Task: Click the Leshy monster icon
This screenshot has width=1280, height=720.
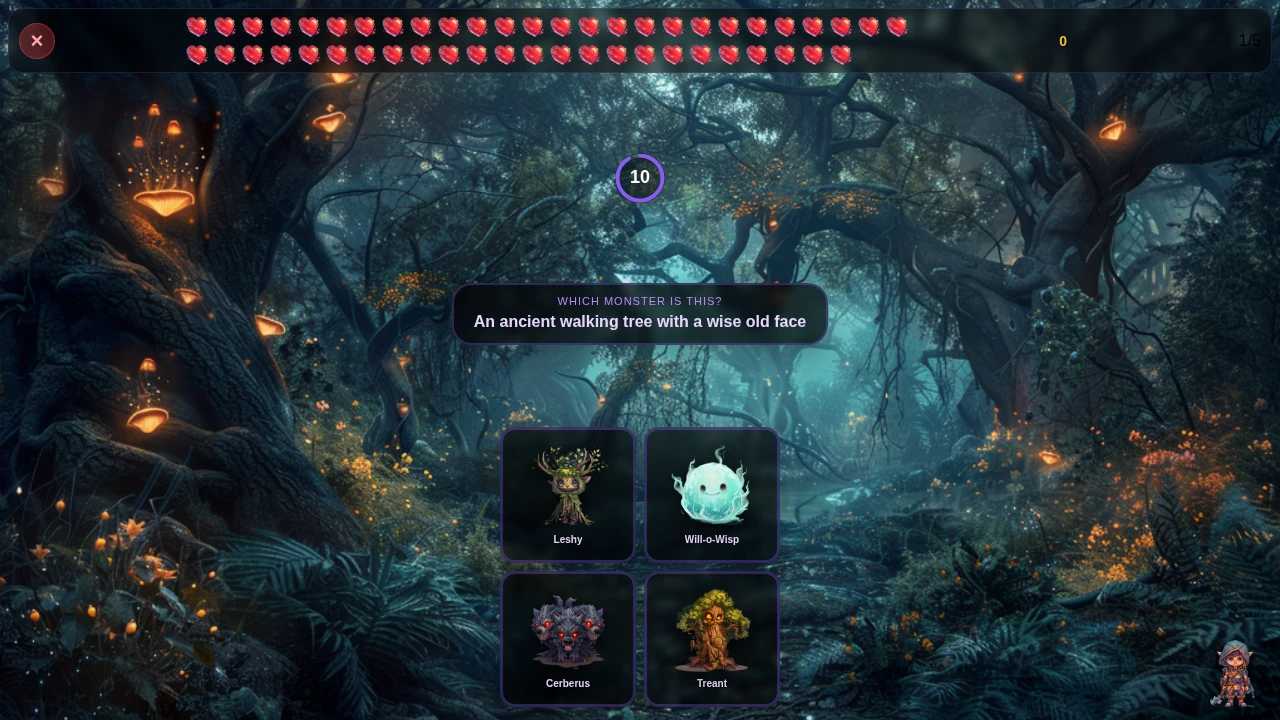Action: point(568,487)
